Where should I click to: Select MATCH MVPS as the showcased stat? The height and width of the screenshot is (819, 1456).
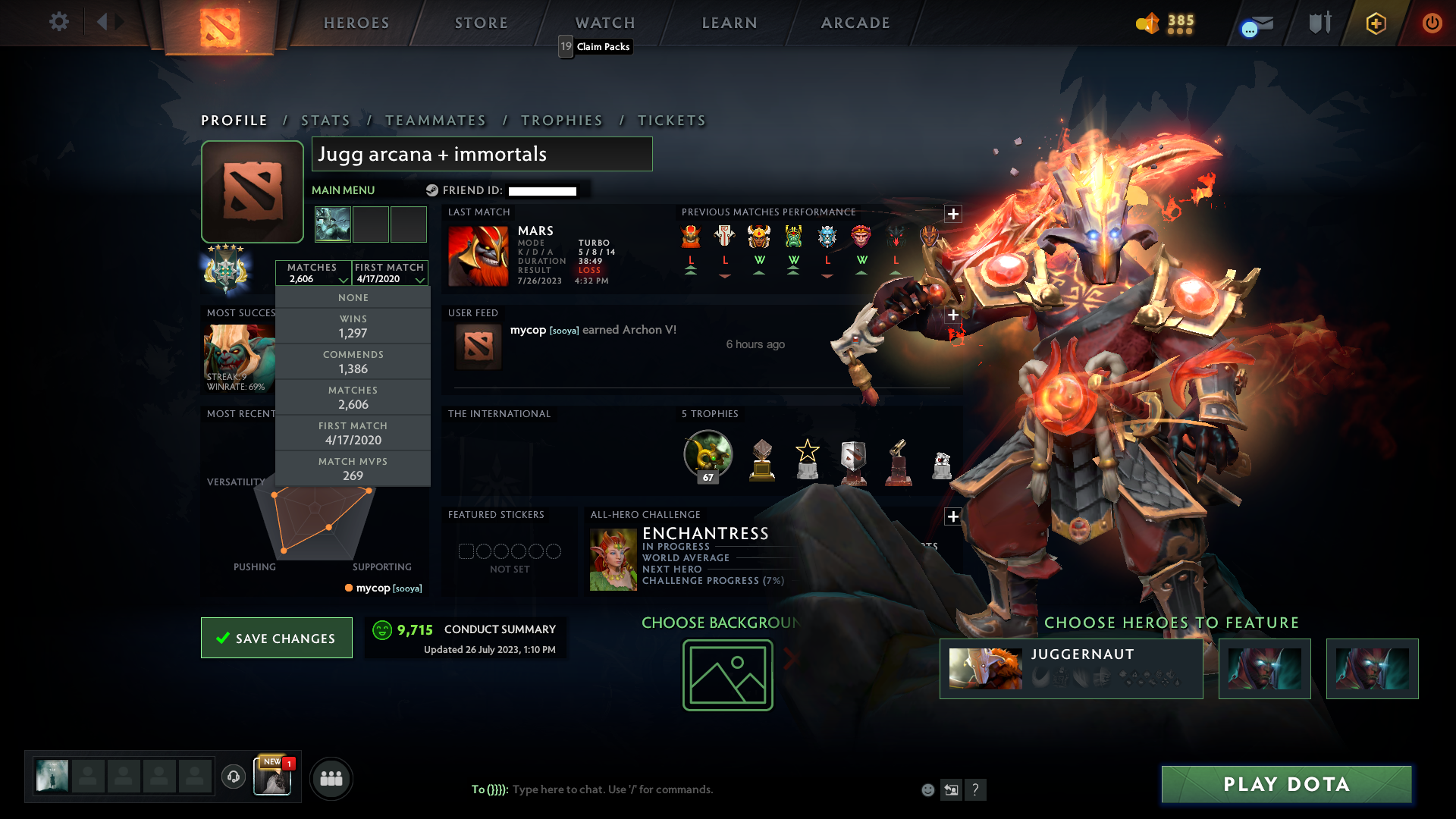(x=353, y=469)
